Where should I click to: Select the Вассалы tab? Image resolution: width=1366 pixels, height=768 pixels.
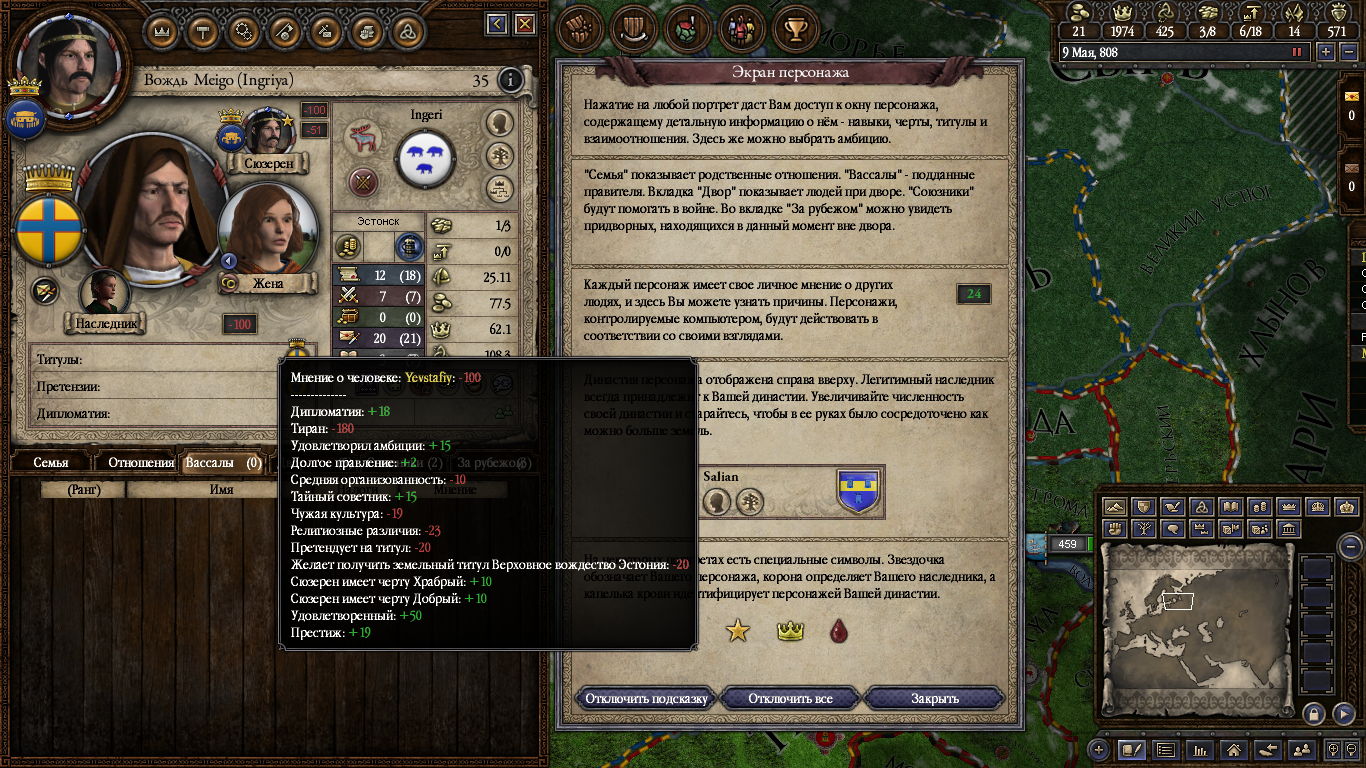223,463
